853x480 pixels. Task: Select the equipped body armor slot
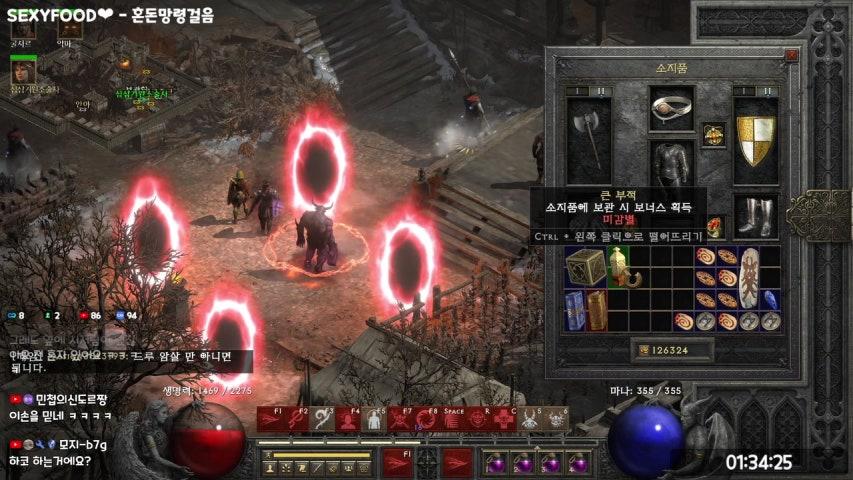(672, 163)
